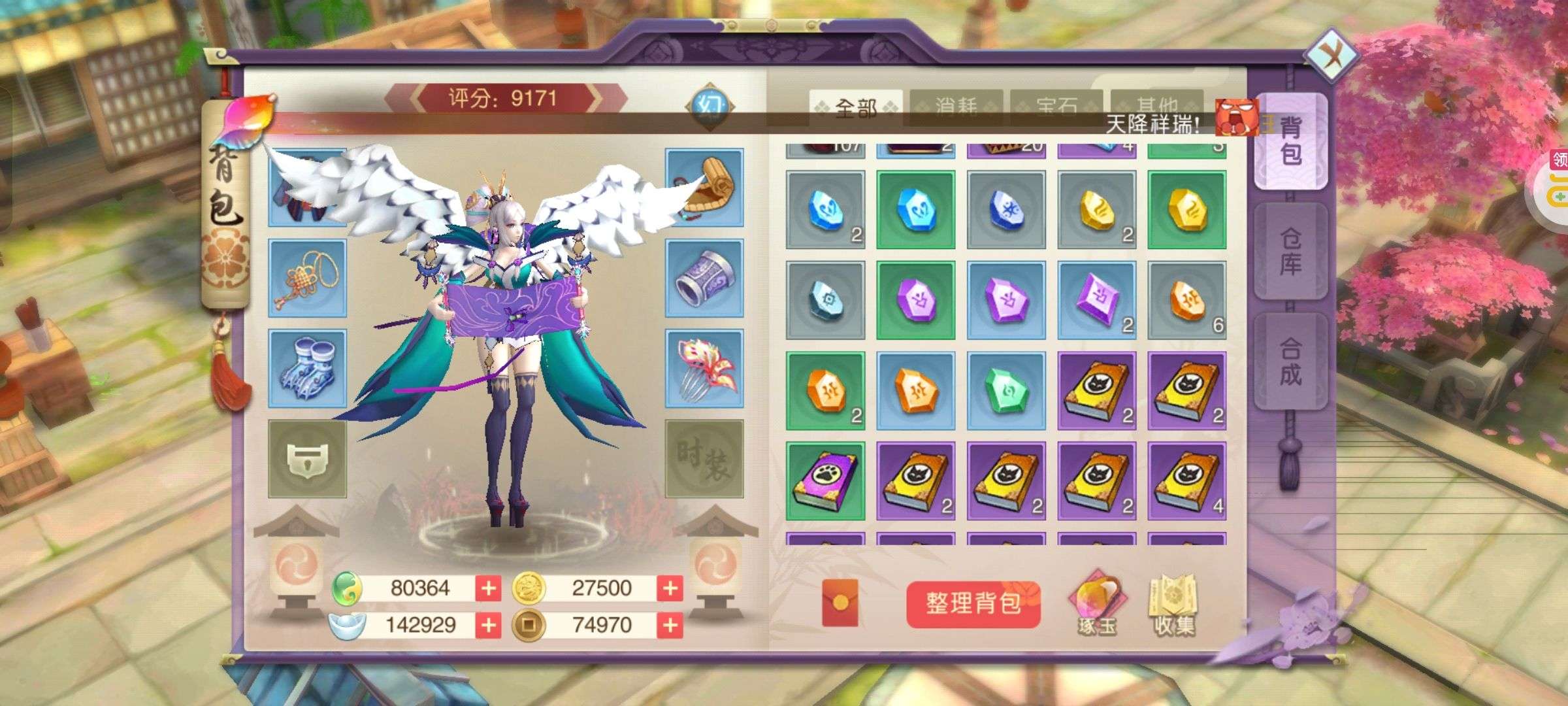This screenshot has width=1568, height=706.
Task: Add more jade currency with plus button
Action: tap(488, 588)
